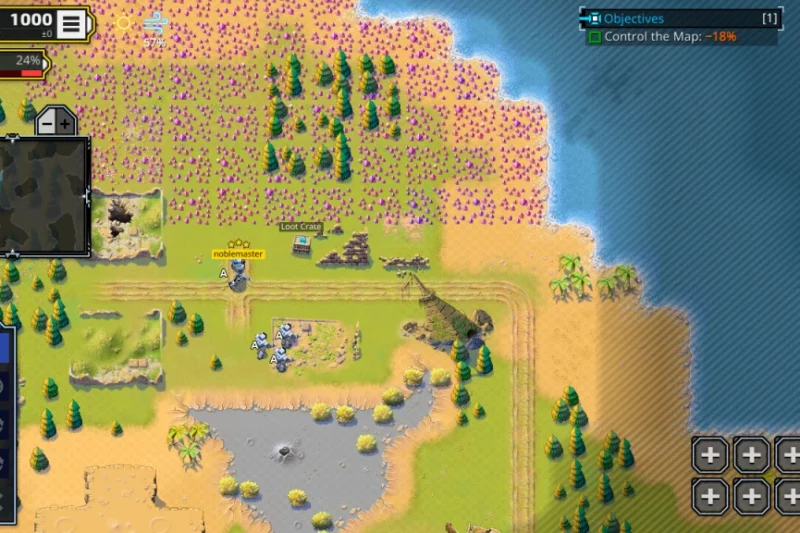
Task: Click on the minimap
Action: pos(45,195)
